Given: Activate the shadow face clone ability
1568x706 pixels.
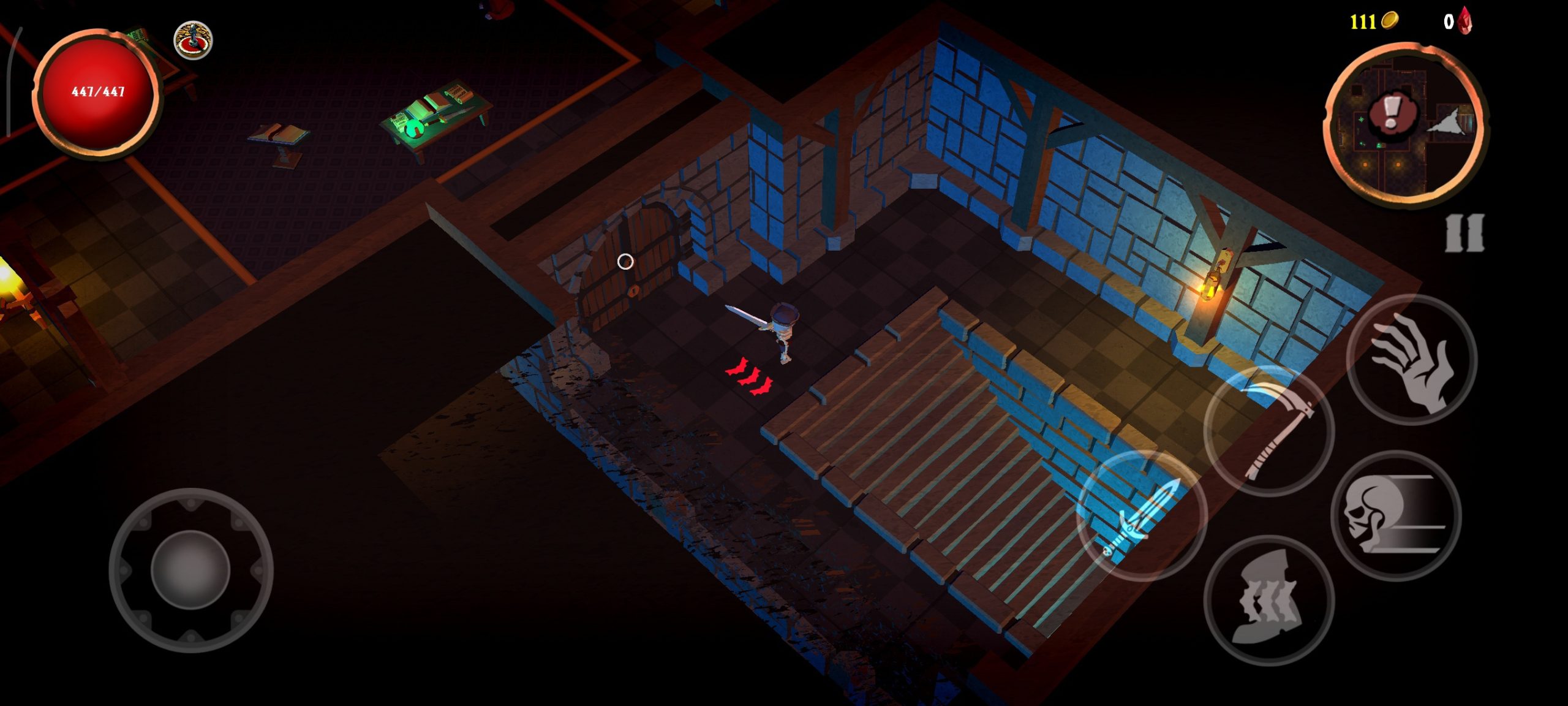Looking at the screenshot, I should (1268, 600).
